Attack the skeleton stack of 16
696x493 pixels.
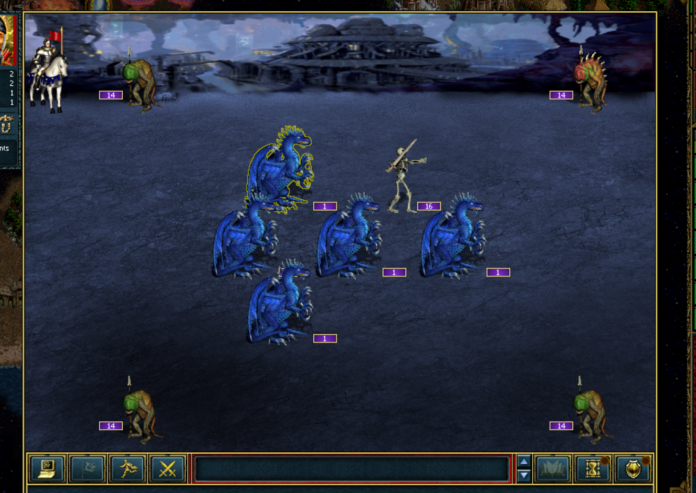[403, 180]
